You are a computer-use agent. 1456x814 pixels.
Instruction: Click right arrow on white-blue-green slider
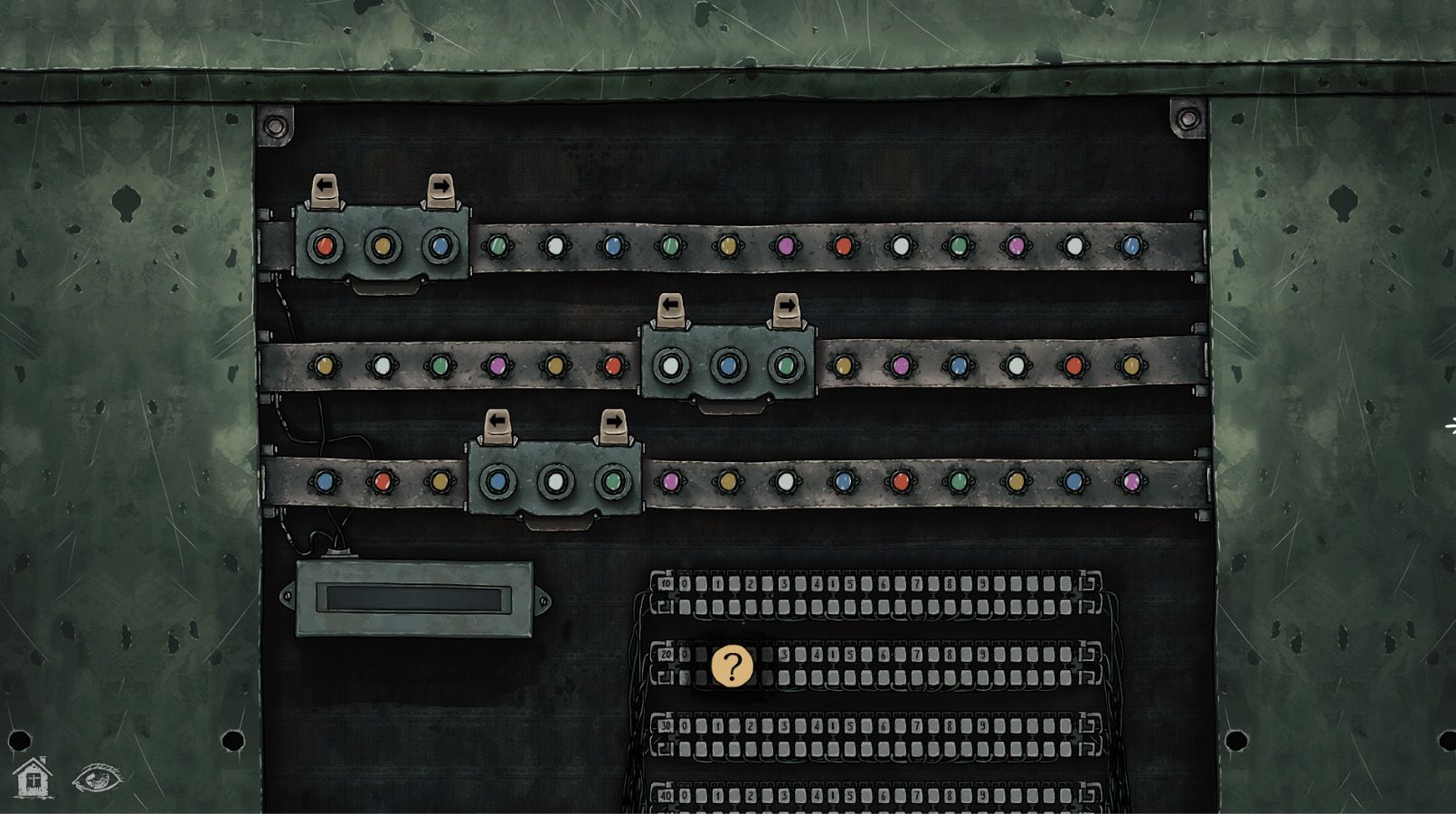(x=786, y=309)
